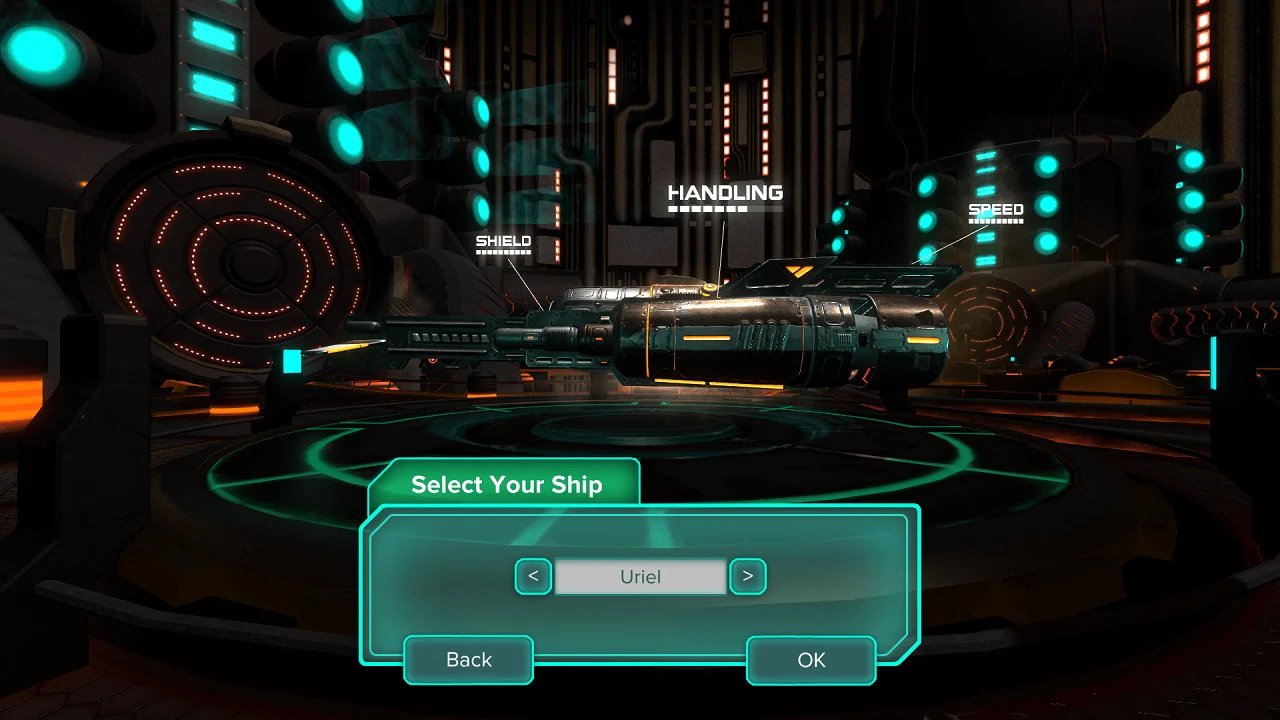Click the SHIELD stat label
The width and height of the screenshot is (1280, 720).
point(503,240)
